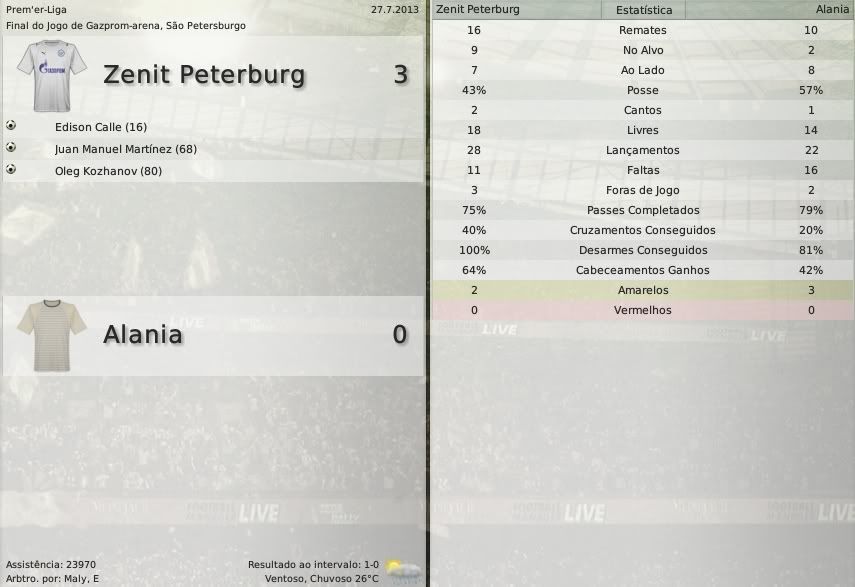Select goalscorer Oleg Kozhanov

(x=108, y=171)
